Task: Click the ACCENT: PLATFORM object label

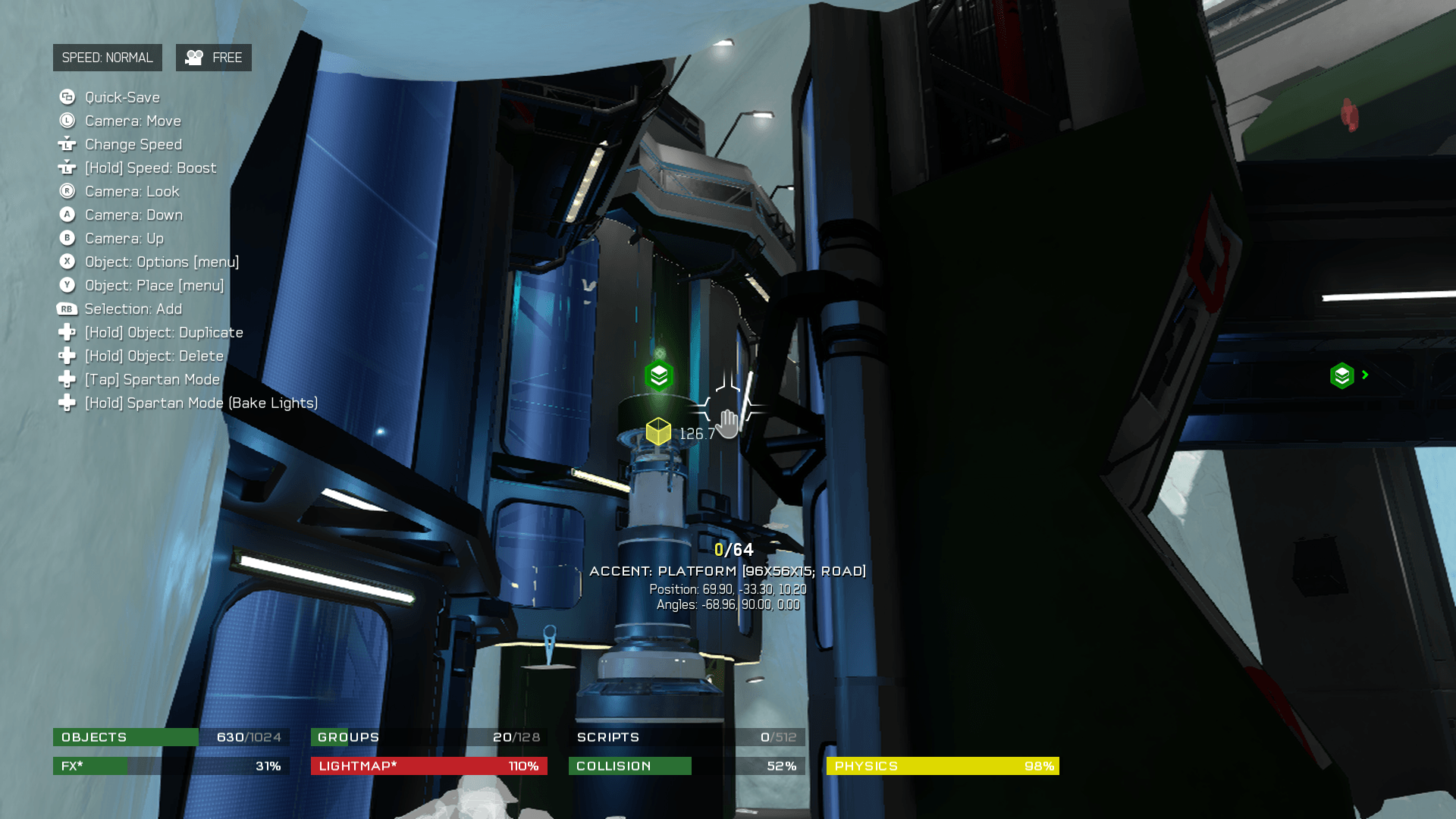Action: 730,570
